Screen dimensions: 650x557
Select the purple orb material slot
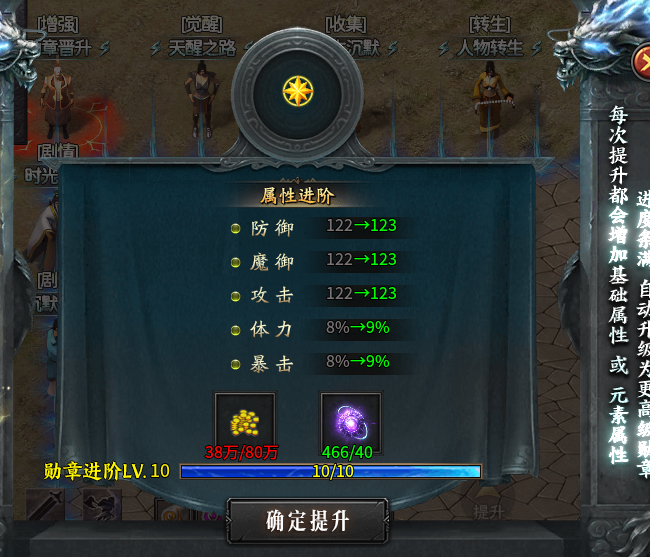350,421
